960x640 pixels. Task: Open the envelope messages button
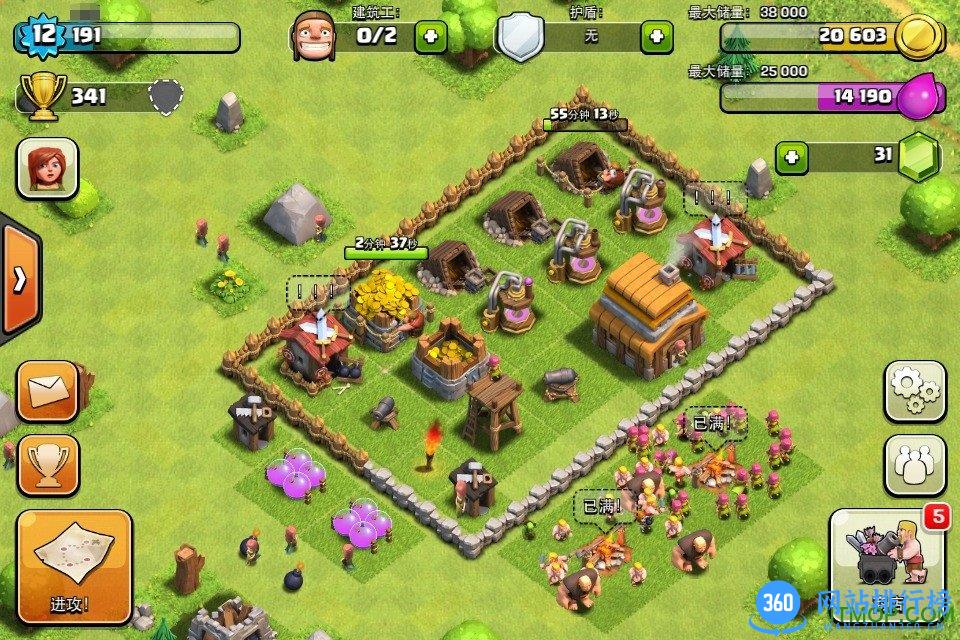click(47, 391)
